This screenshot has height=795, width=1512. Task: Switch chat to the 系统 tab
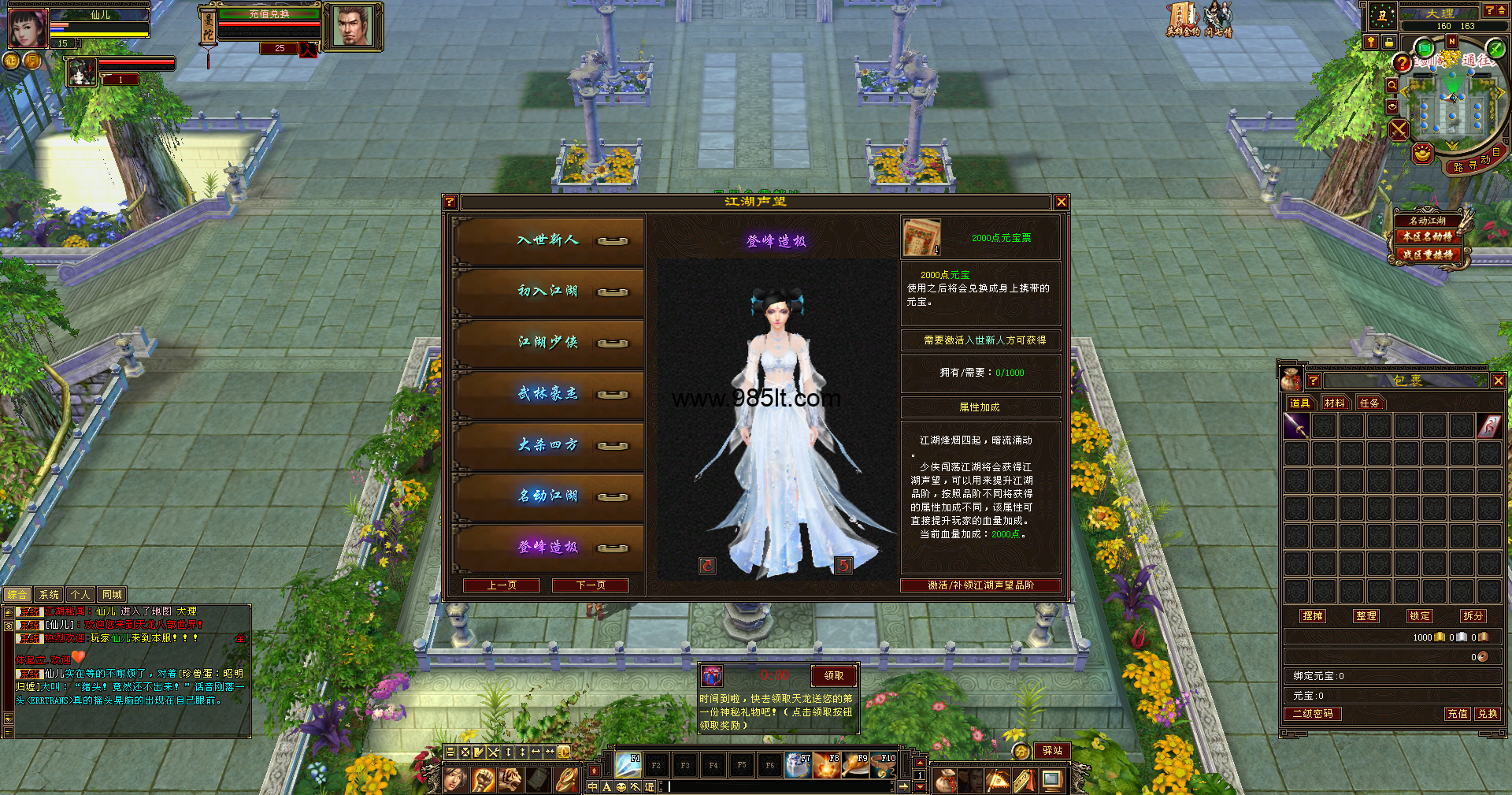click(49, 595)
